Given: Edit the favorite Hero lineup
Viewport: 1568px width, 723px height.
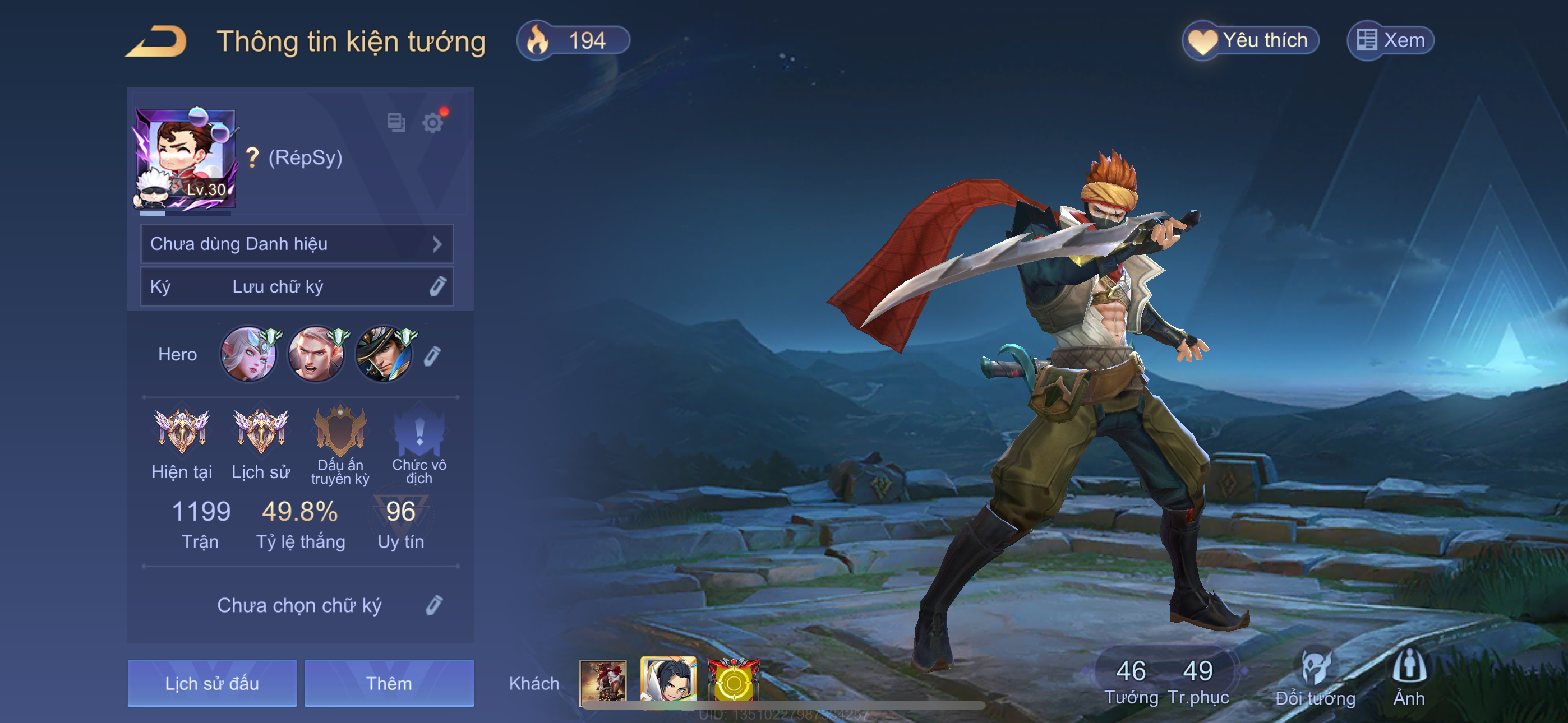Looking at the screenshot, I should point(432,355).
